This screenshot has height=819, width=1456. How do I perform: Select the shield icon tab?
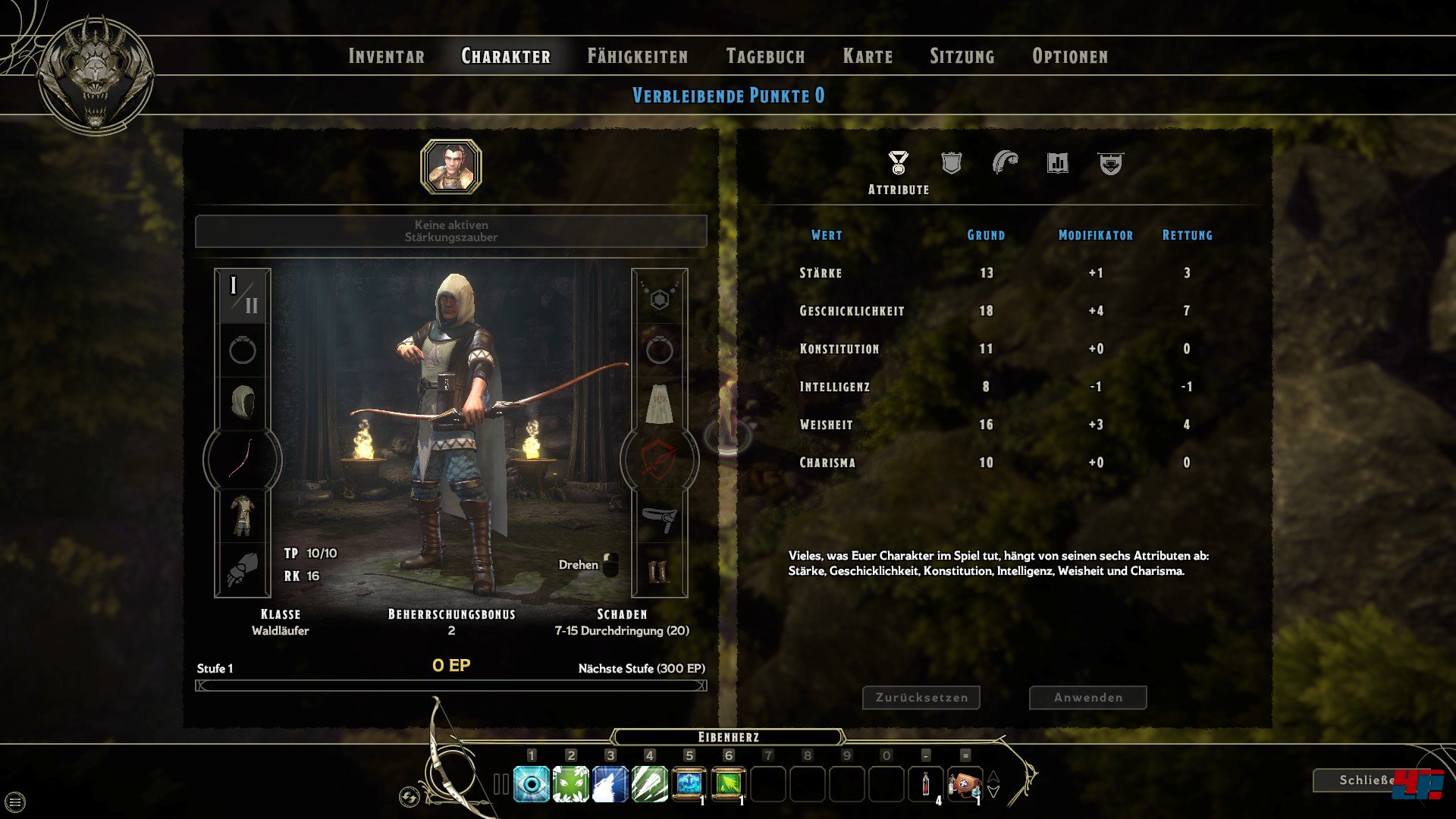click(951, 163)
